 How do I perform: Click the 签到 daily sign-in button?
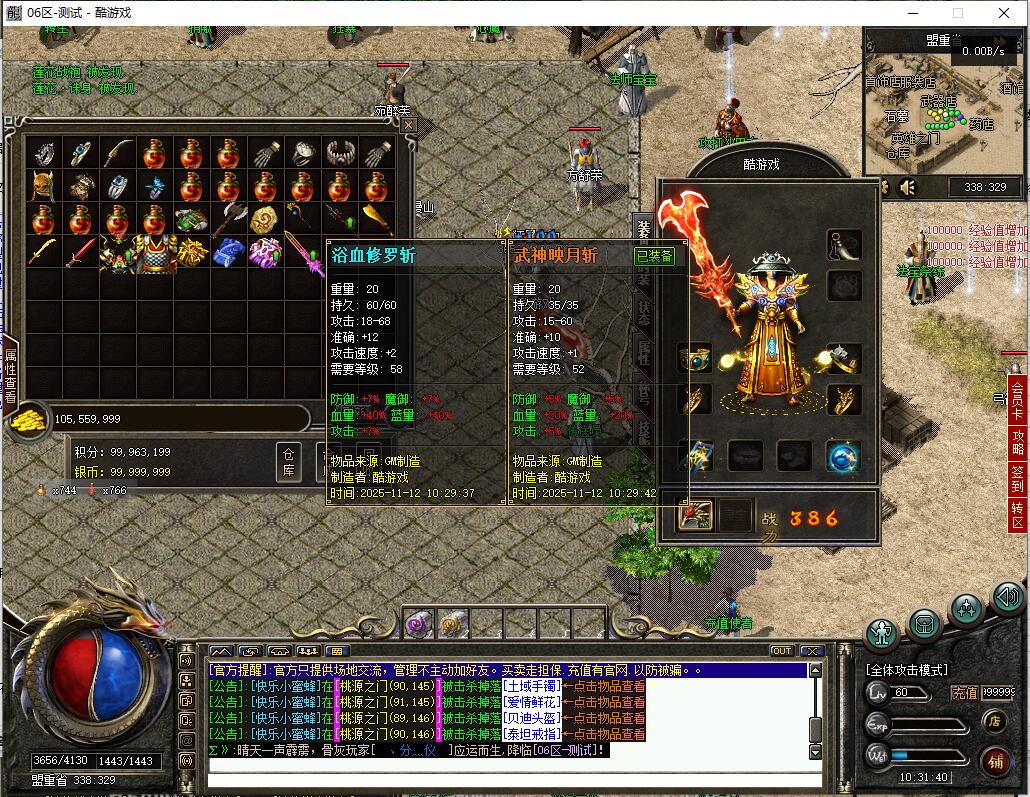1018,479
